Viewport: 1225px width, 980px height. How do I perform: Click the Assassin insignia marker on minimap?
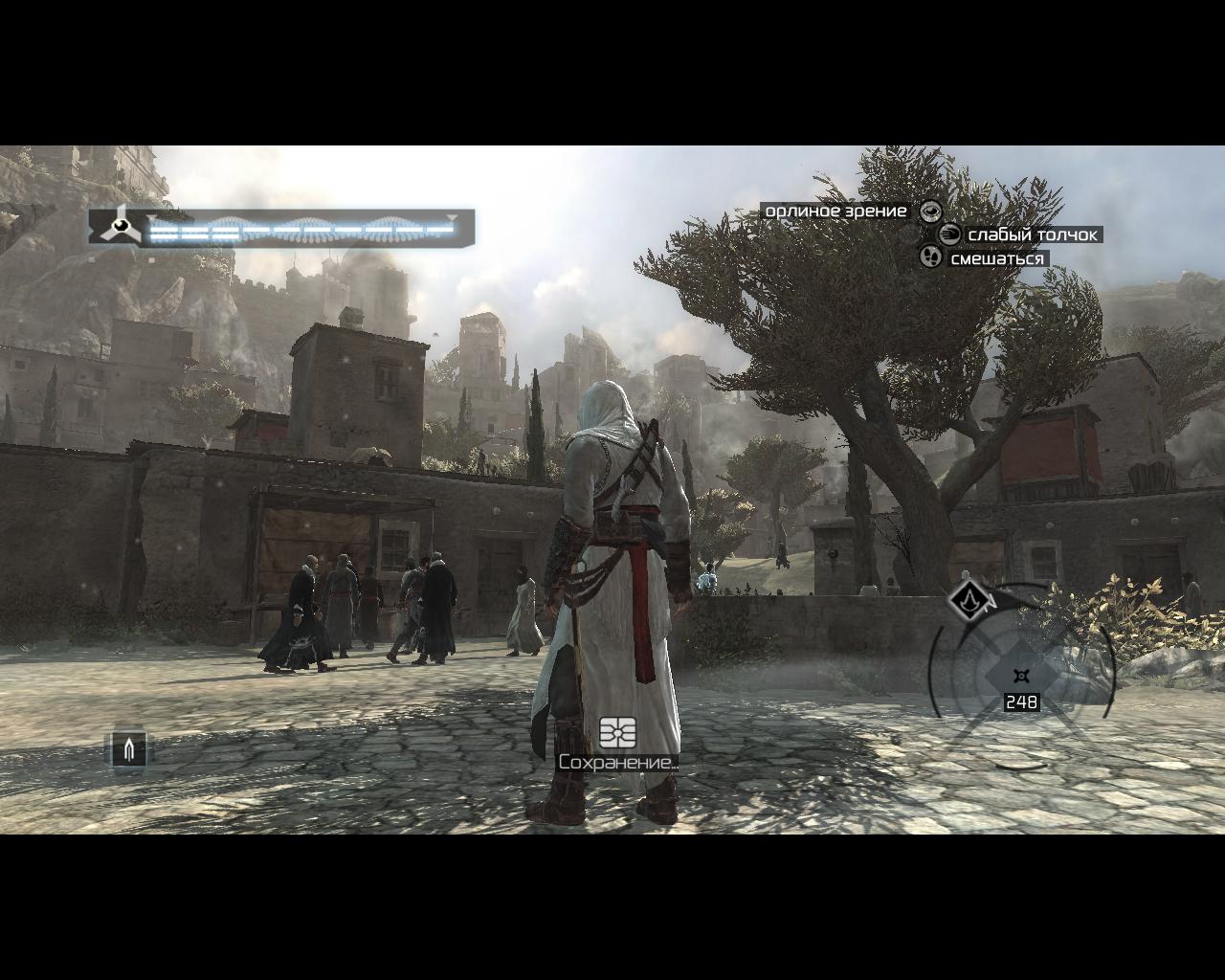pyautogui.click(x=970, y=601)
